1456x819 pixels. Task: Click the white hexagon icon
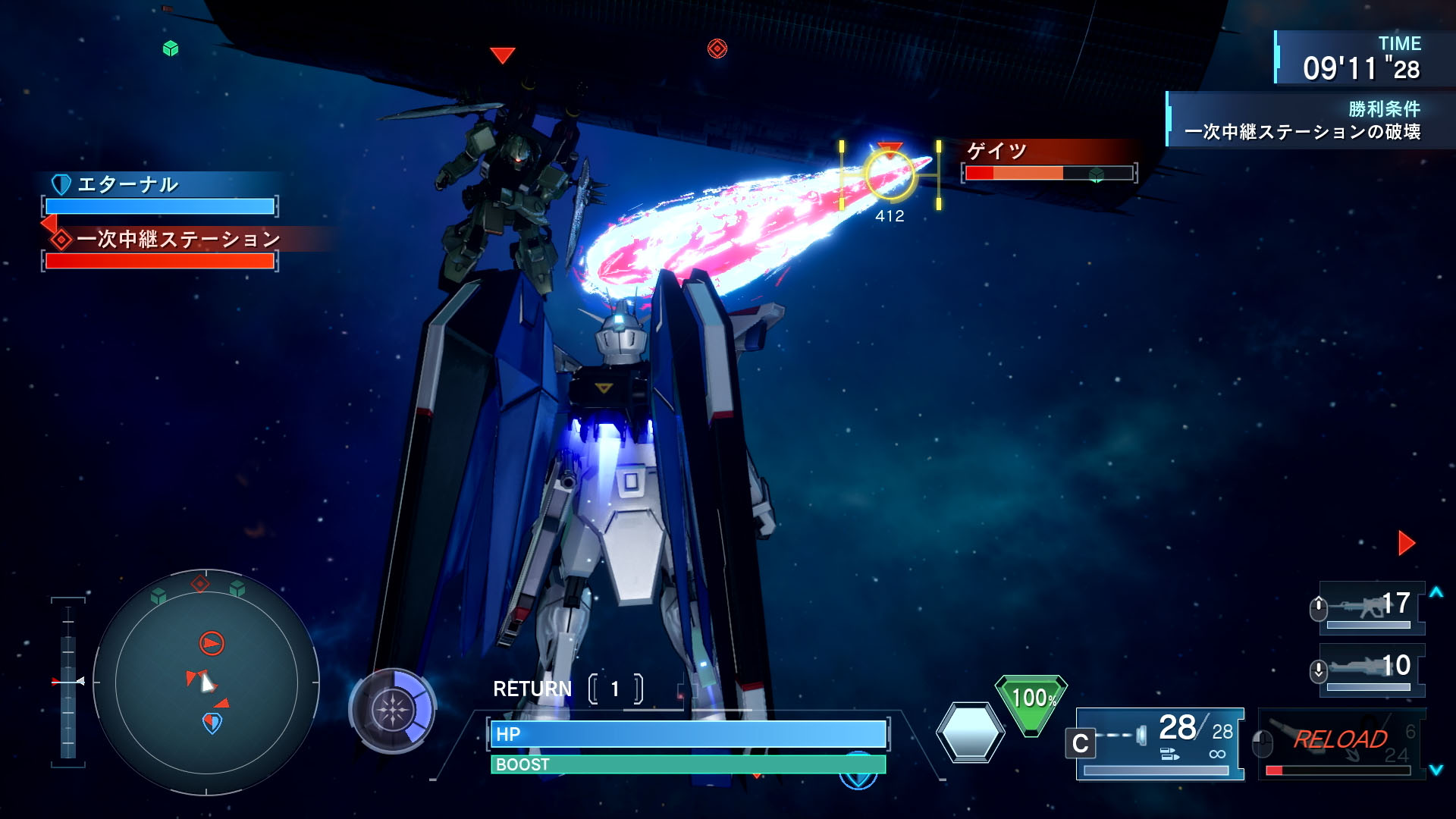pos(970,732)
